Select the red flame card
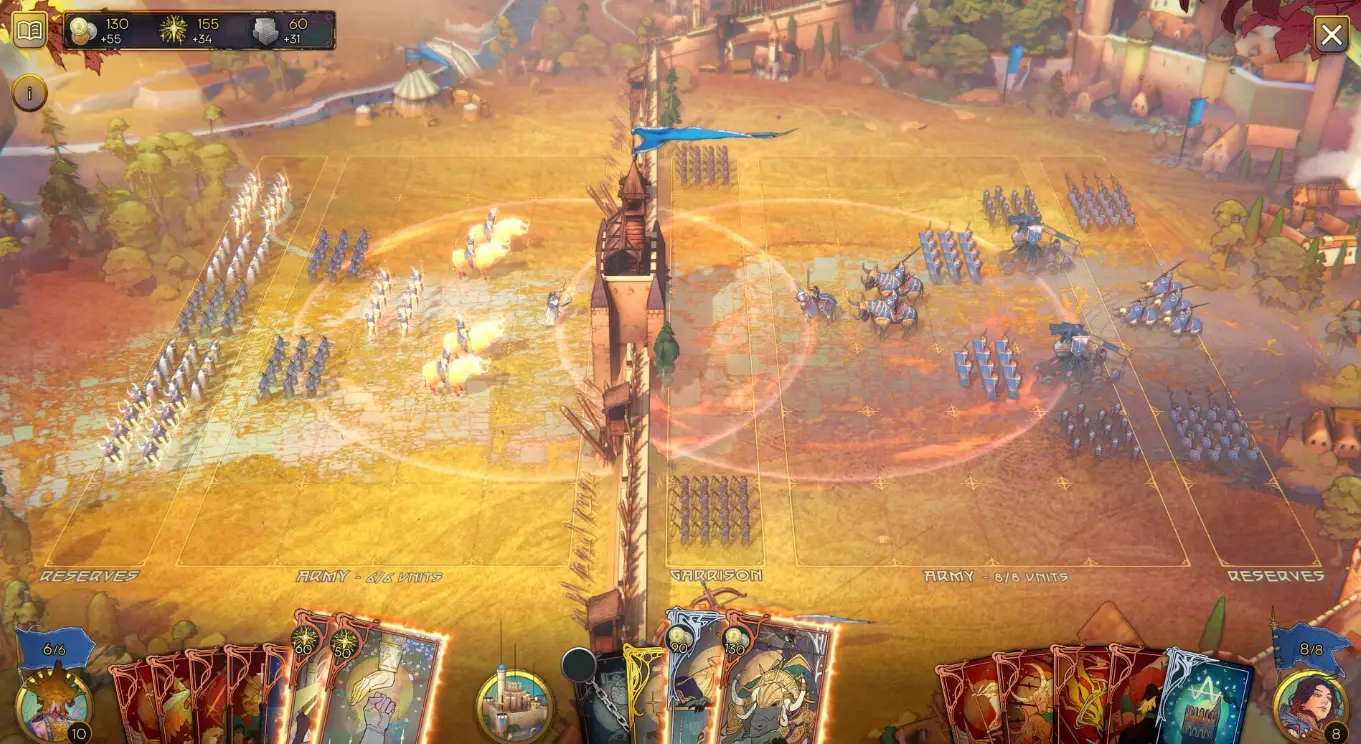1361x744 pixels. point(1079,695)
